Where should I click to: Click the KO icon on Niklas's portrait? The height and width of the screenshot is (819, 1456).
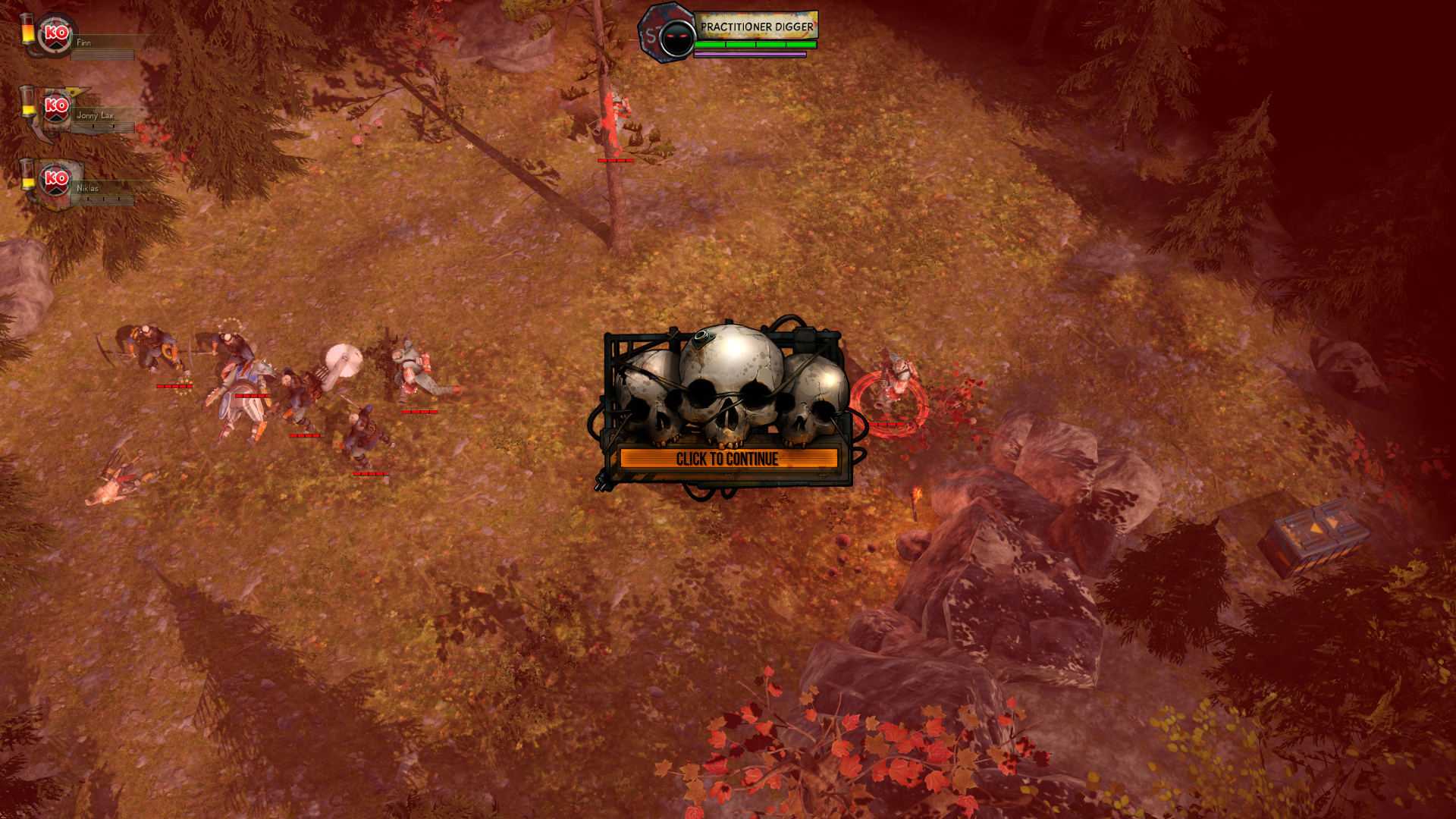(x=54, y=180)
